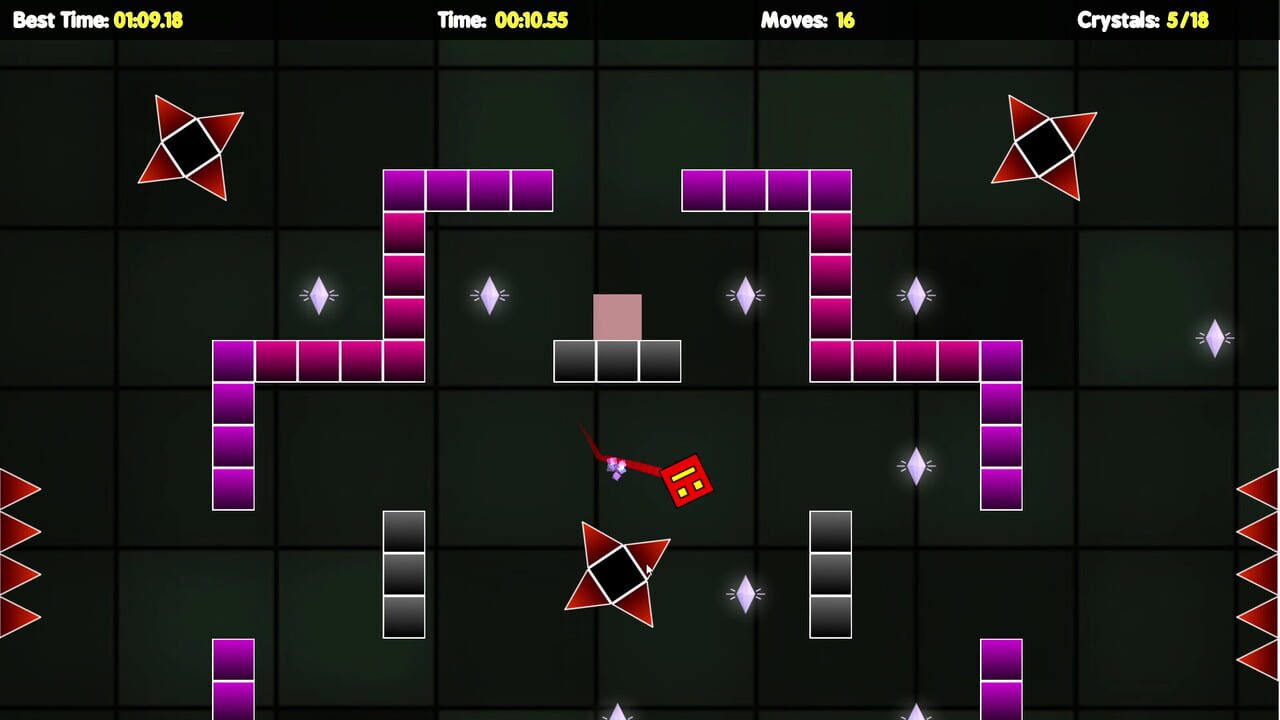Click the red cube player character

coord(688,478)
